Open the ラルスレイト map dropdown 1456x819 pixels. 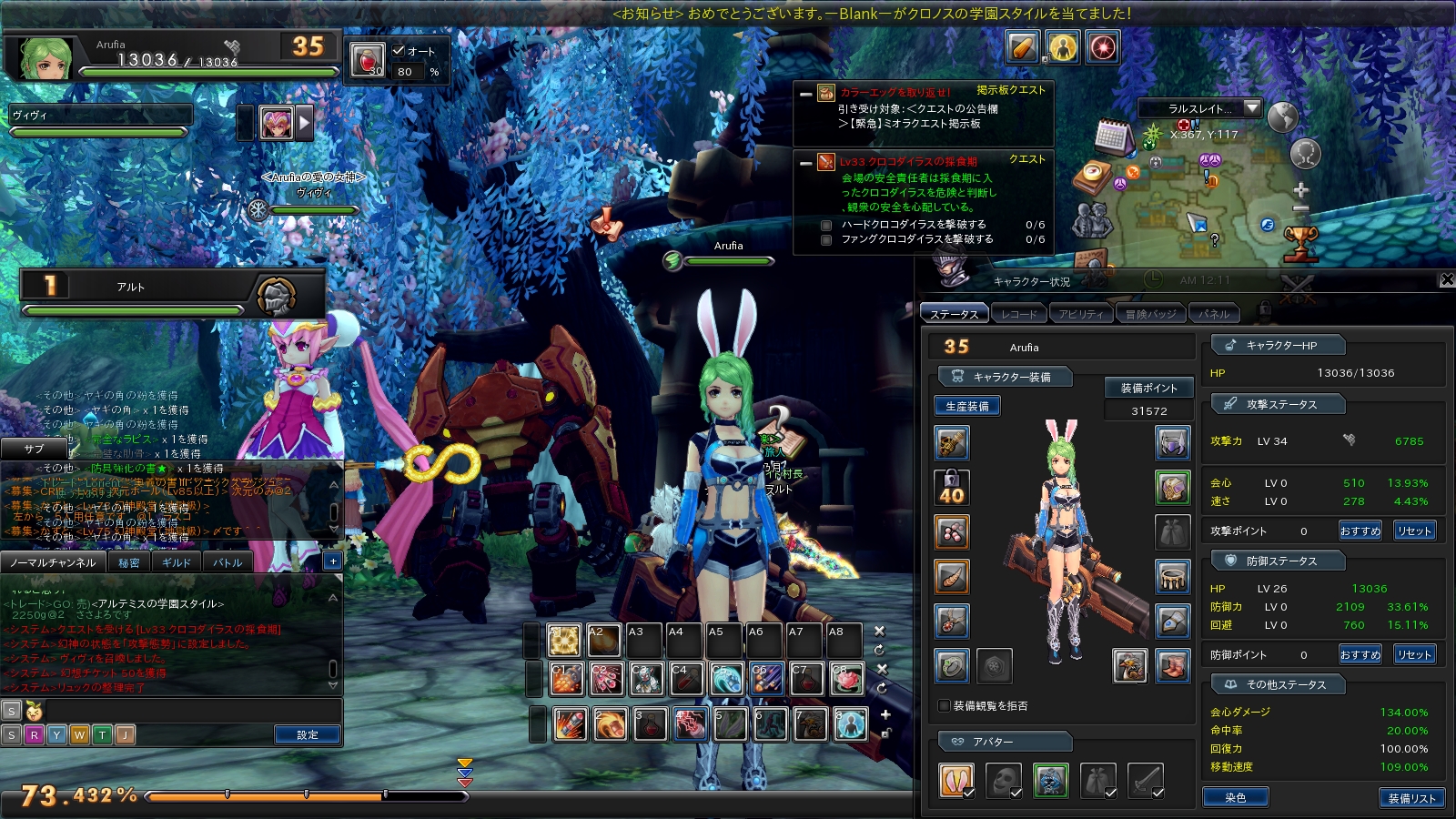[1252, 108]
